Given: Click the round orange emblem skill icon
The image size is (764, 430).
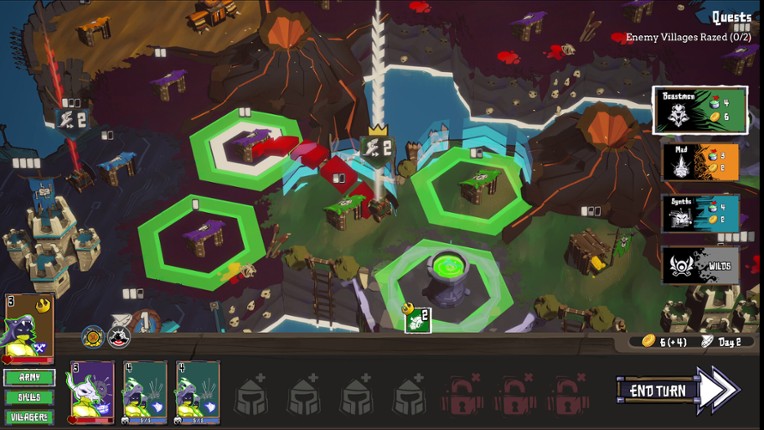Looking at the screenshot, I should point(92,337).
